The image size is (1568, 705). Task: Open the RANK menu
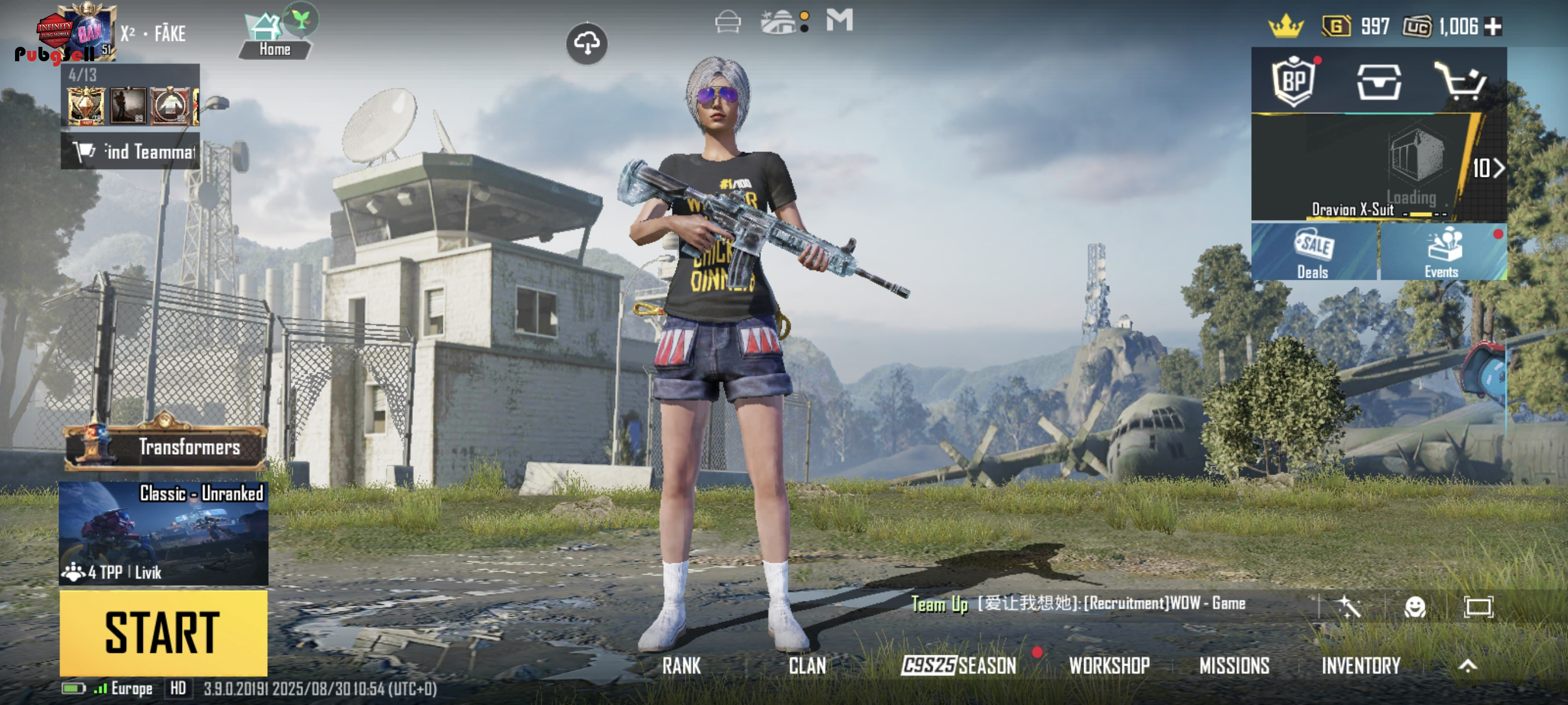coord(681,666)
